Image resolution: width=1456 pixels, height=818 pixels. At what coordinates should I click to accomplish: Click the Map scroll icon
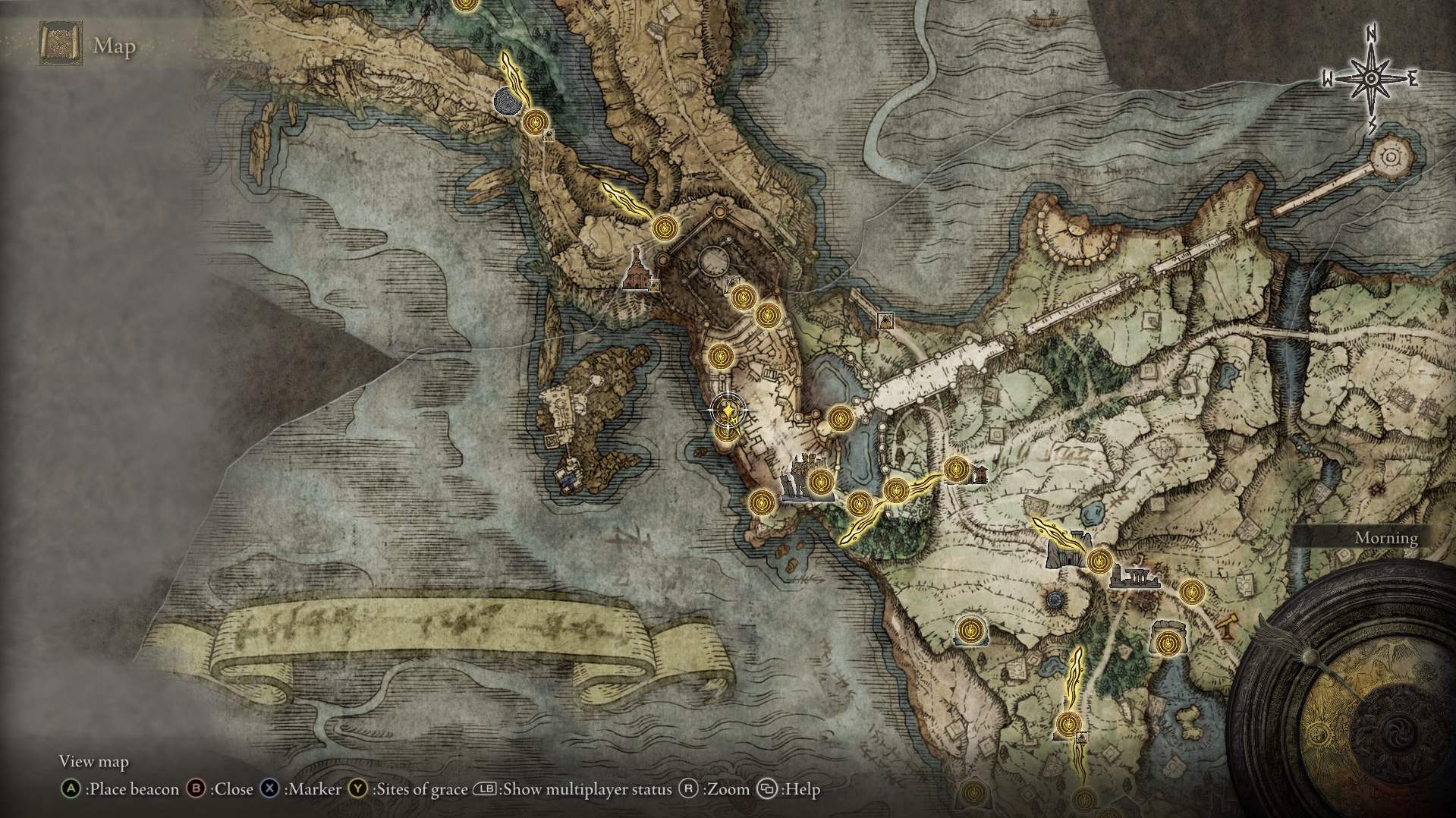click(x=60, y=46)
